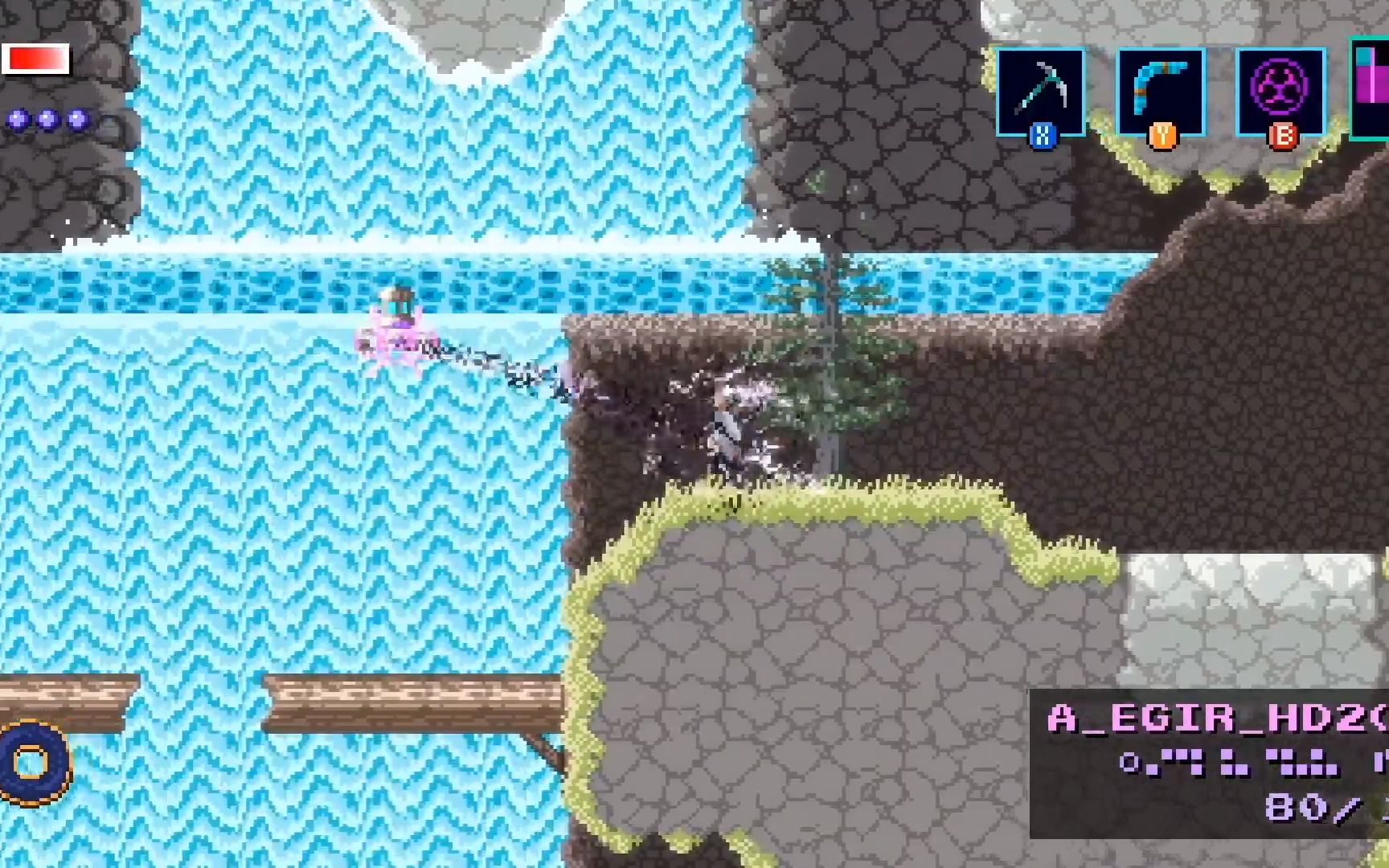Image resolution: width=1389 pixels, height=868 pixels.
Task: Toggle the third purple orb indicator
Action: (77, 121)
